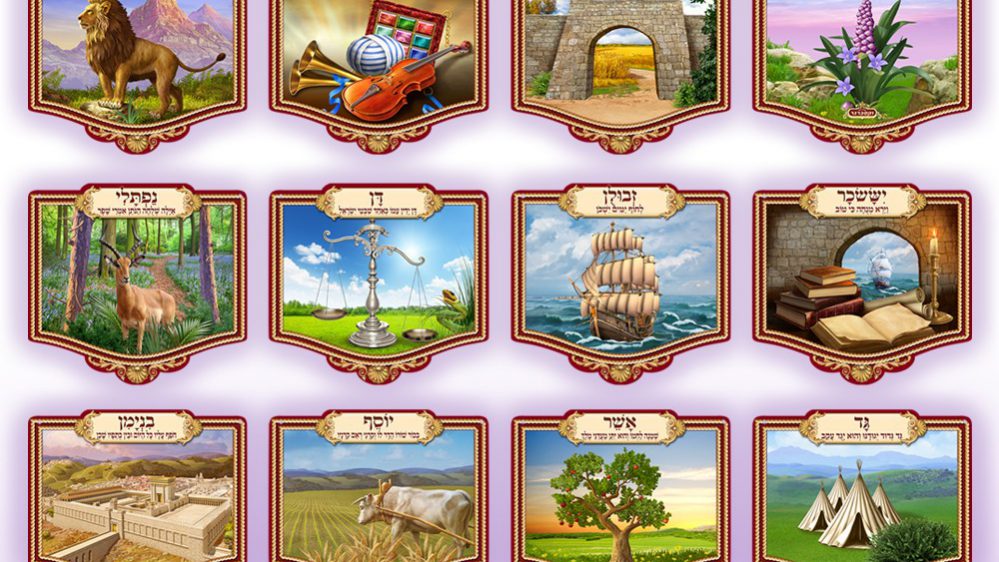Pick the sailing ship card

621,279
